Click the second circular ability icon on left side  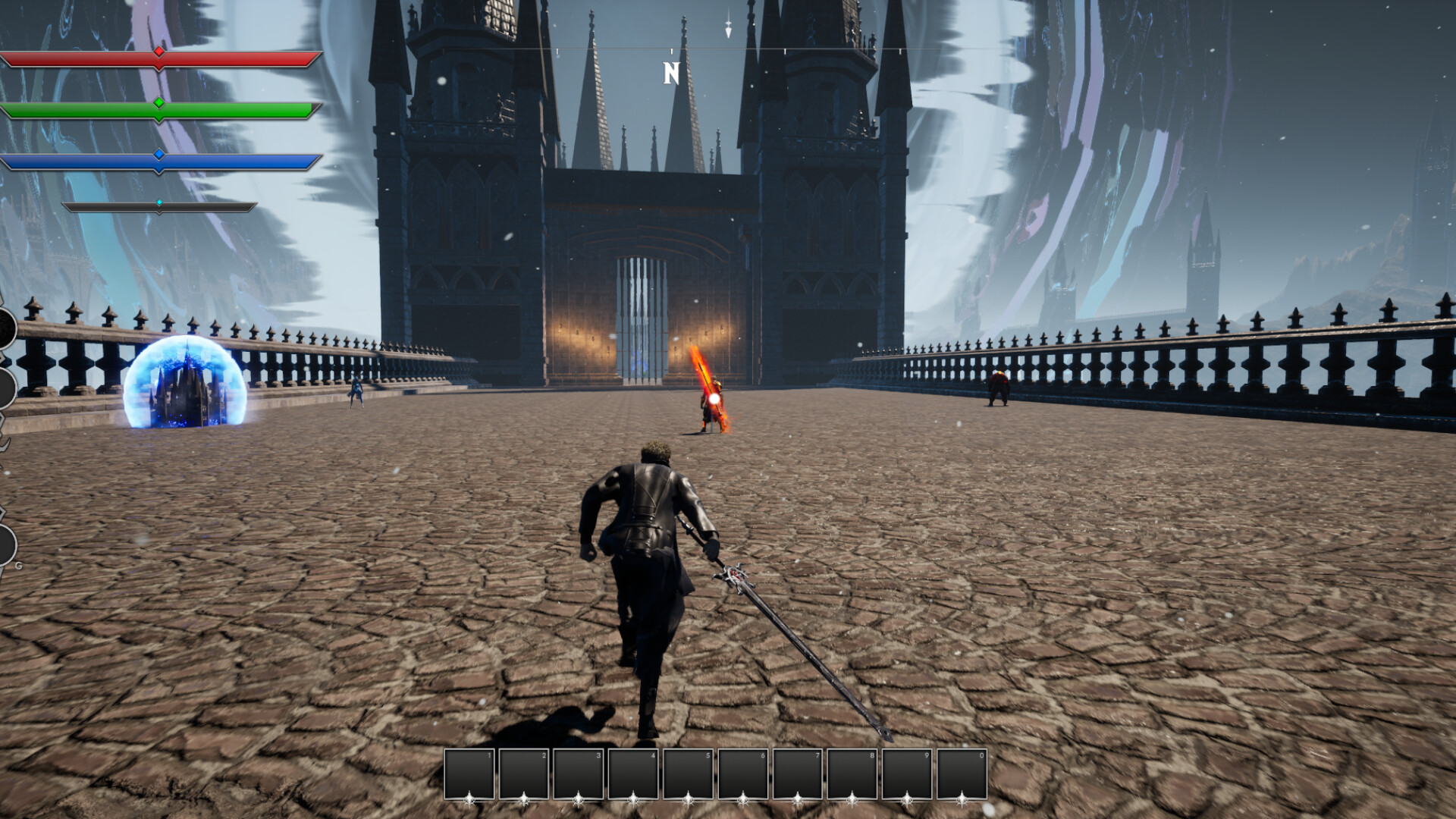coord(6,387)
